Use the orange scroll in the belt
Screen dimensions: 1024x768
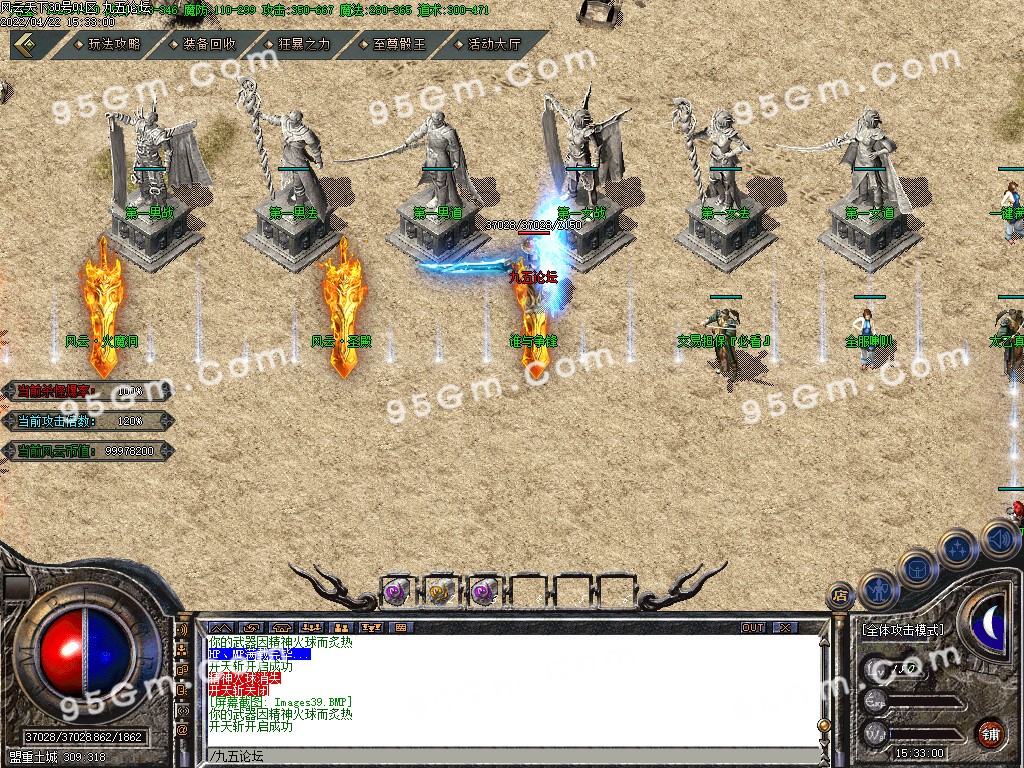(x=440, y=591)
